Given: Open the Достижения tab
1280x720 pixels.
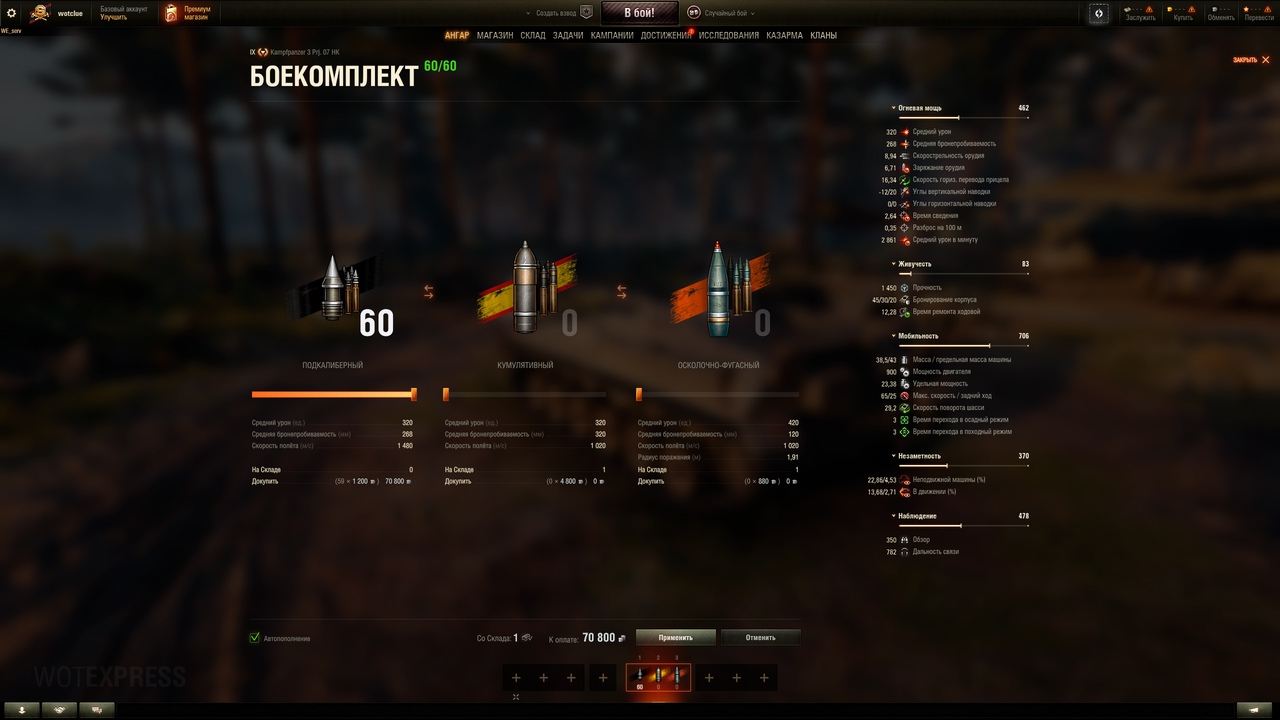Looking at the screenshot, I should [x=665, y=36].
